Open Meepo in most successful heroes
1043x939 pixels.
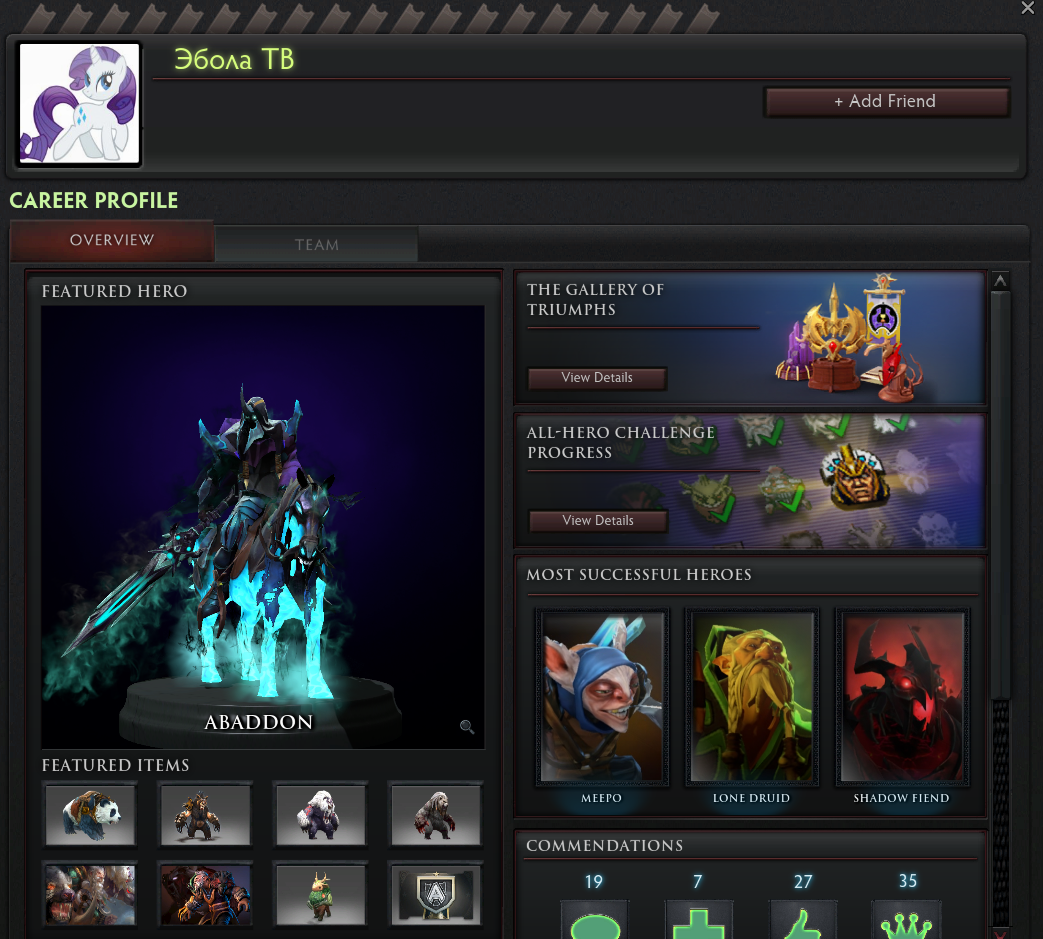[x=601, y=696]
